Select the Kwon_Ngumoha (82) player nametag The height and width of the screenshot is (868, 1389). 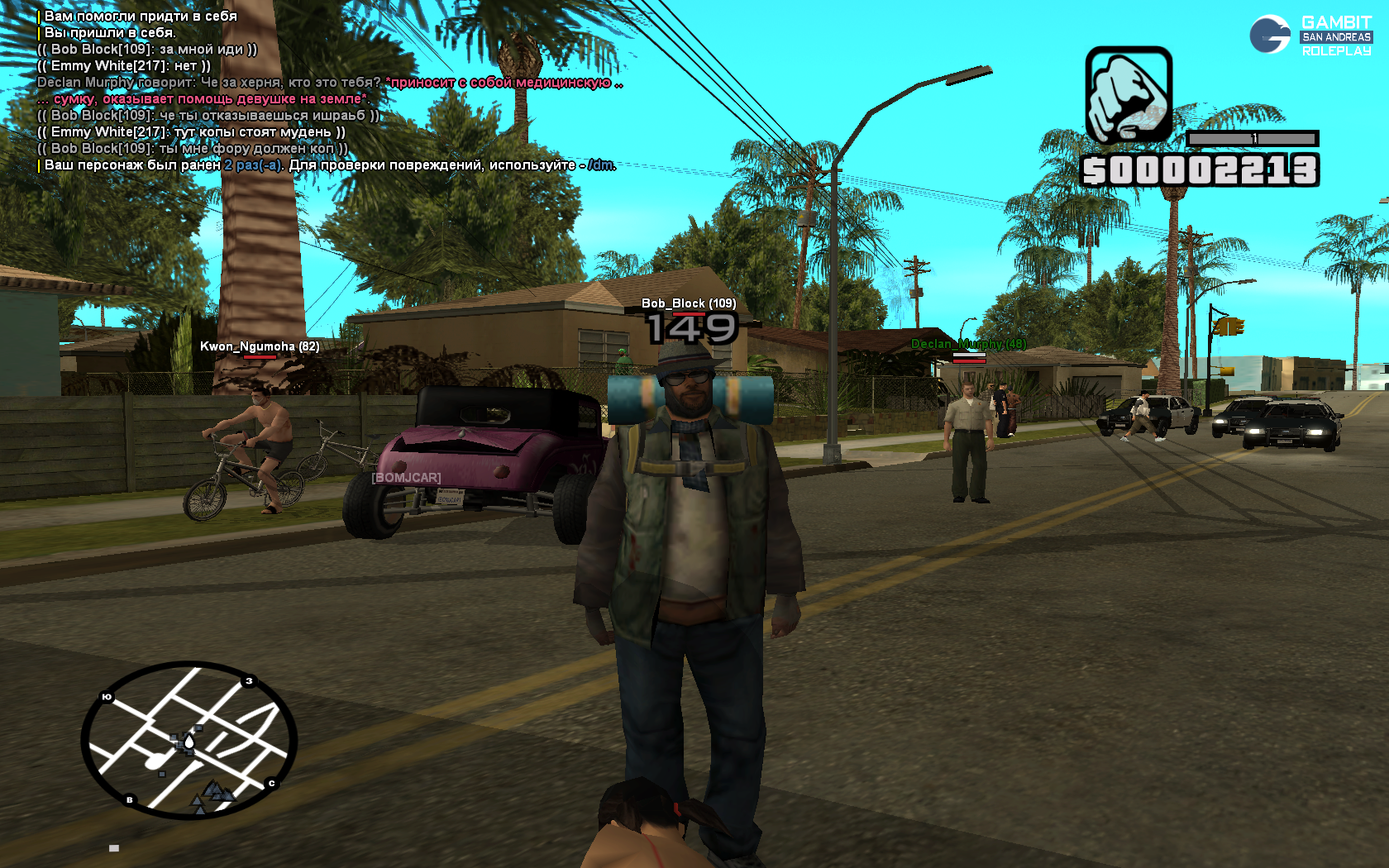point(260,346)
